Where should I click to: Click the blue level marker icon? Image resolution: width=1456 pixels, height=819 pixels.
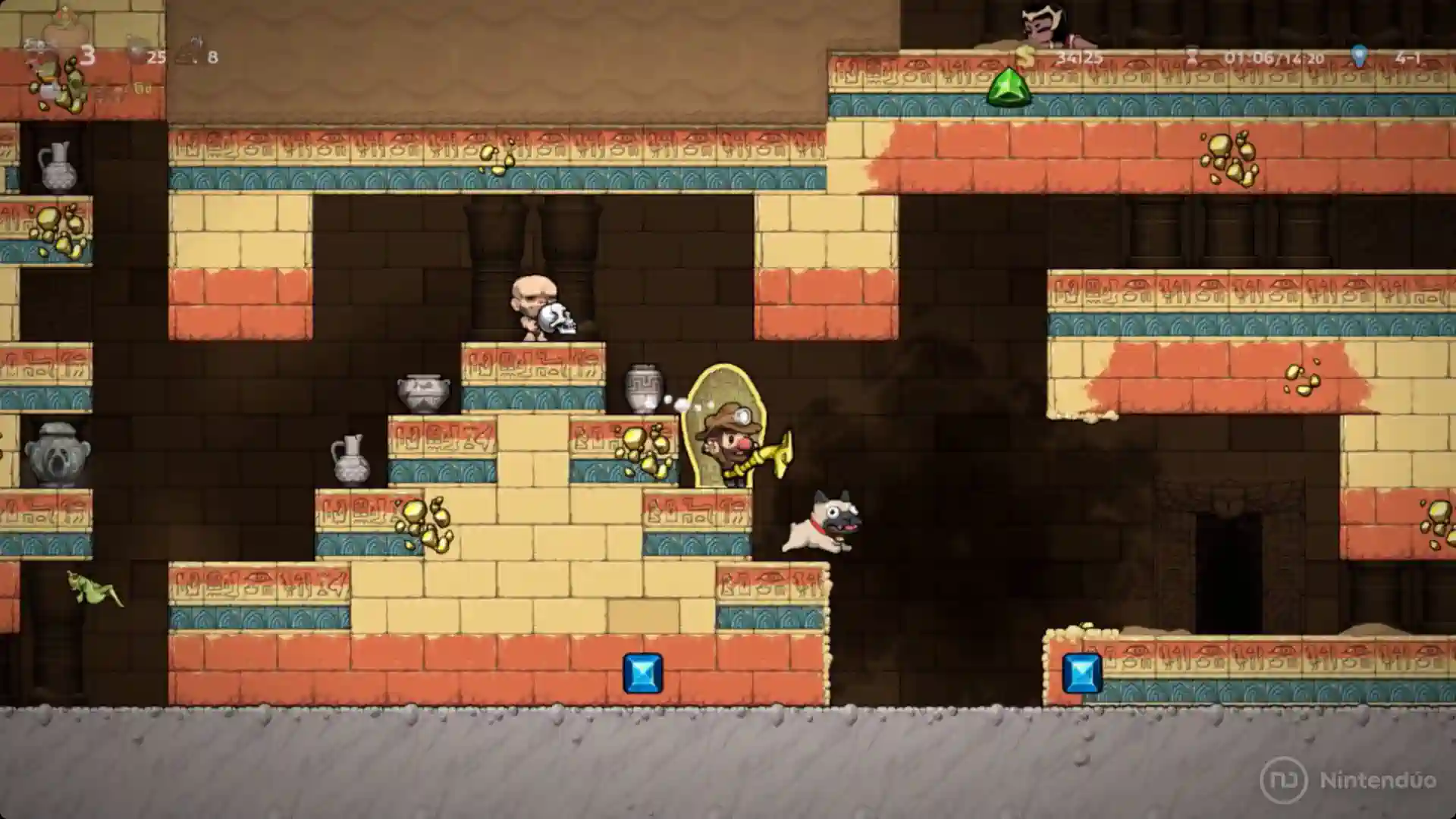click(1359, 55)
